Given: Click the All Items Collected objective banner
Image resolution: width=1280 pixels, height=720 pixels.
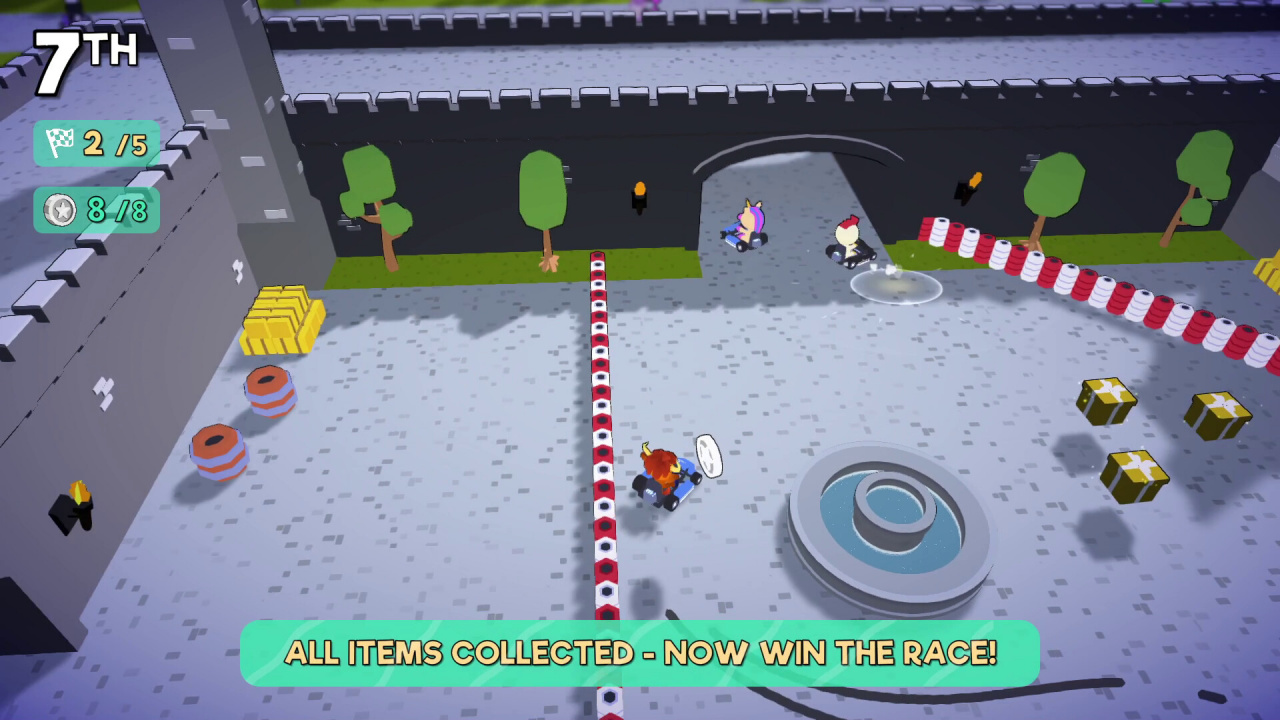Looking at the screenshot, I should (640, 653).
